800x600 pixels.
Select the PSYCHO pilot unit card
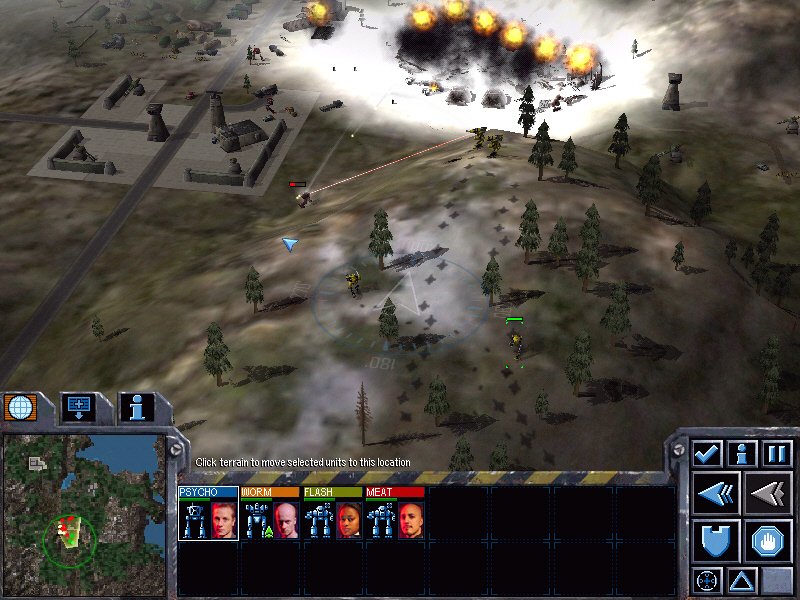click(x=208, y=515)
